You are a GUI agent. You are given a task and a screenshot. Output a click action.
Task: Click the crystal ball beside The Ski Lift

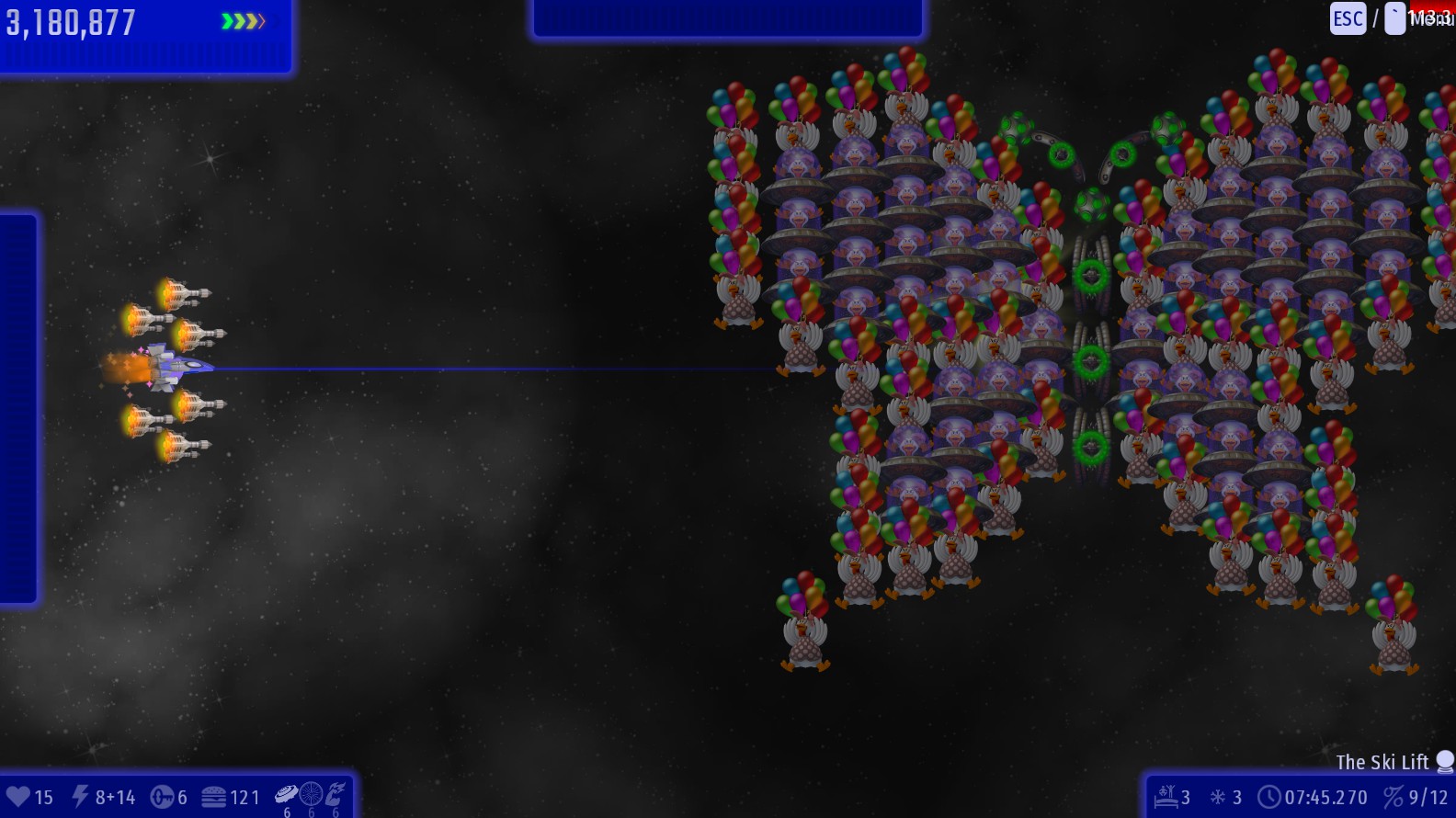1445,761
